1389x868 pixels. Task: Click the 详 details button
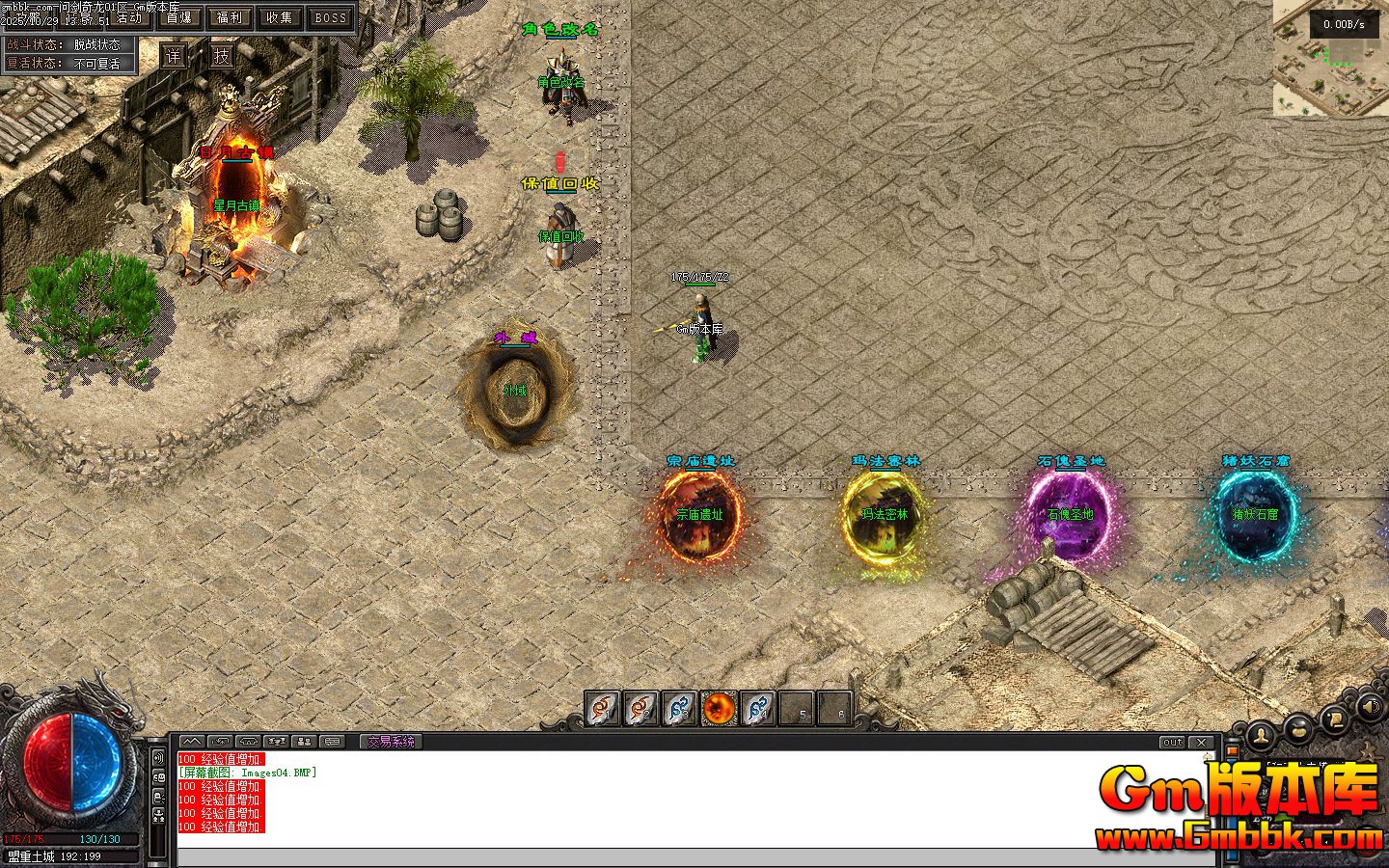[174, 56]
